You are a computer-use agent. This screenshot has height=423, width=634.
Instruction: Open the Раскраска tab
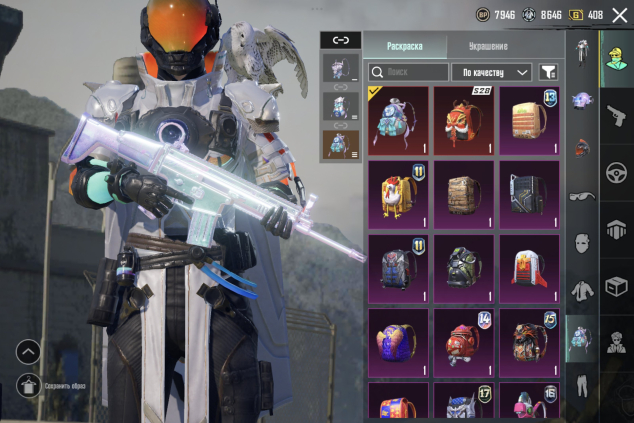[x=404, y=46]
